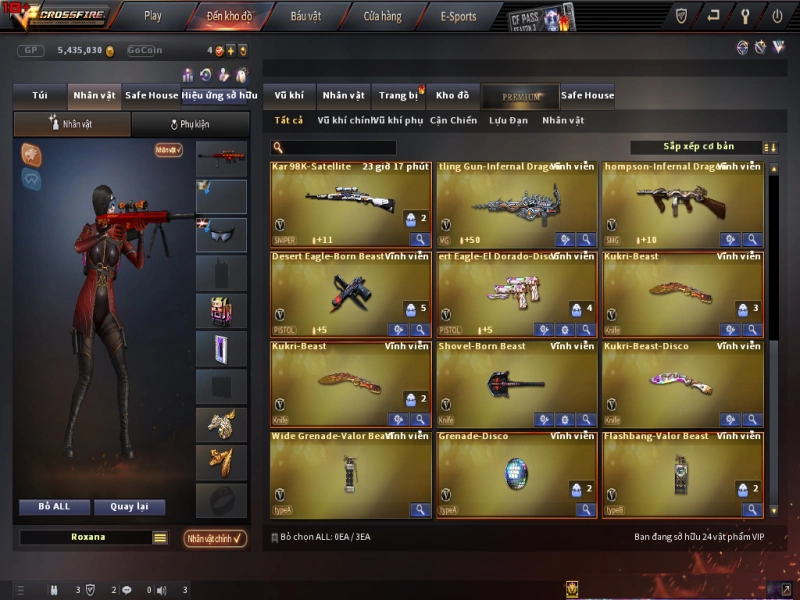Viewport: 800px width, 600px height.
Task: Open the Play menu
Action: click(x=153, y=16)
